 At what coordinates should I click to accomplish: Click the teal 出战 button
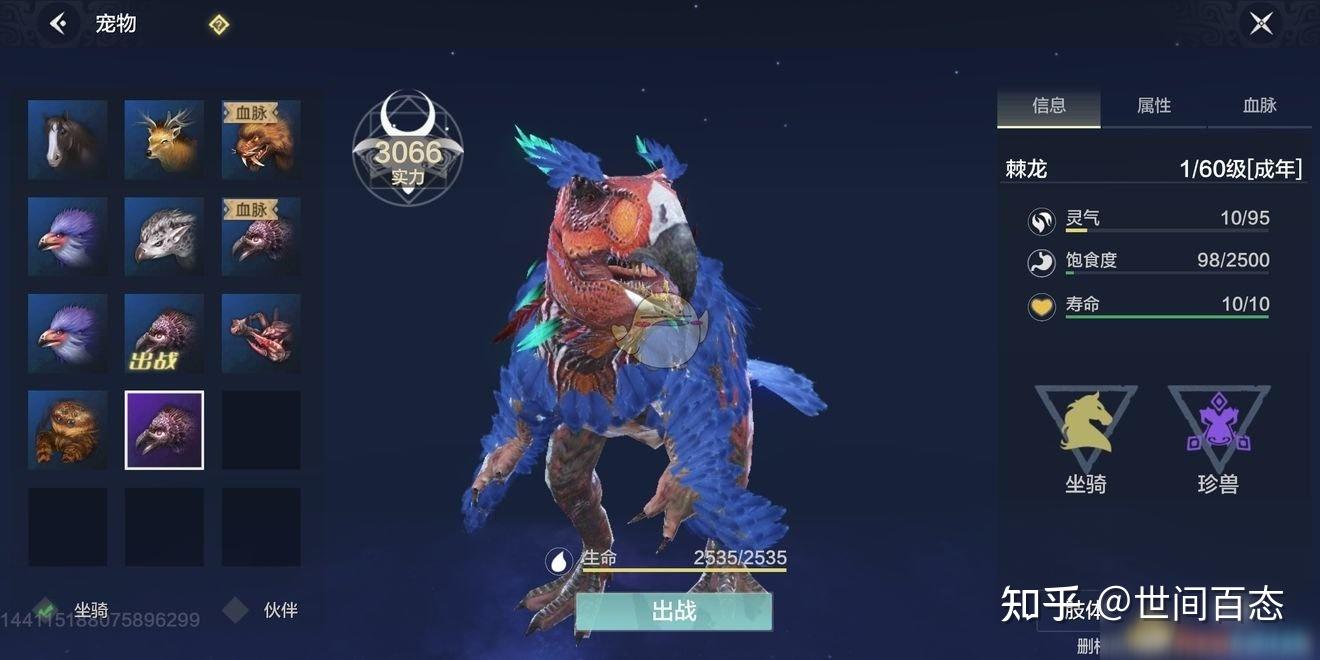click(673, 611)
